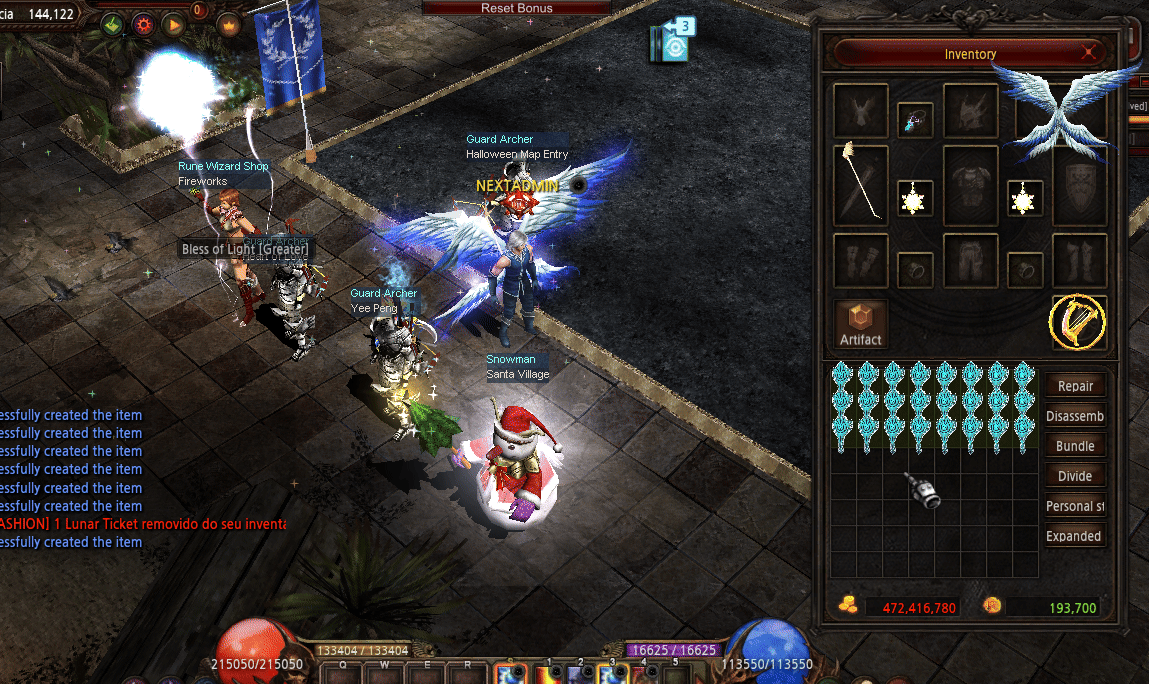Click the Reset Bonus bar
This screenshot has width=1149, height=684.
point(517,8)
